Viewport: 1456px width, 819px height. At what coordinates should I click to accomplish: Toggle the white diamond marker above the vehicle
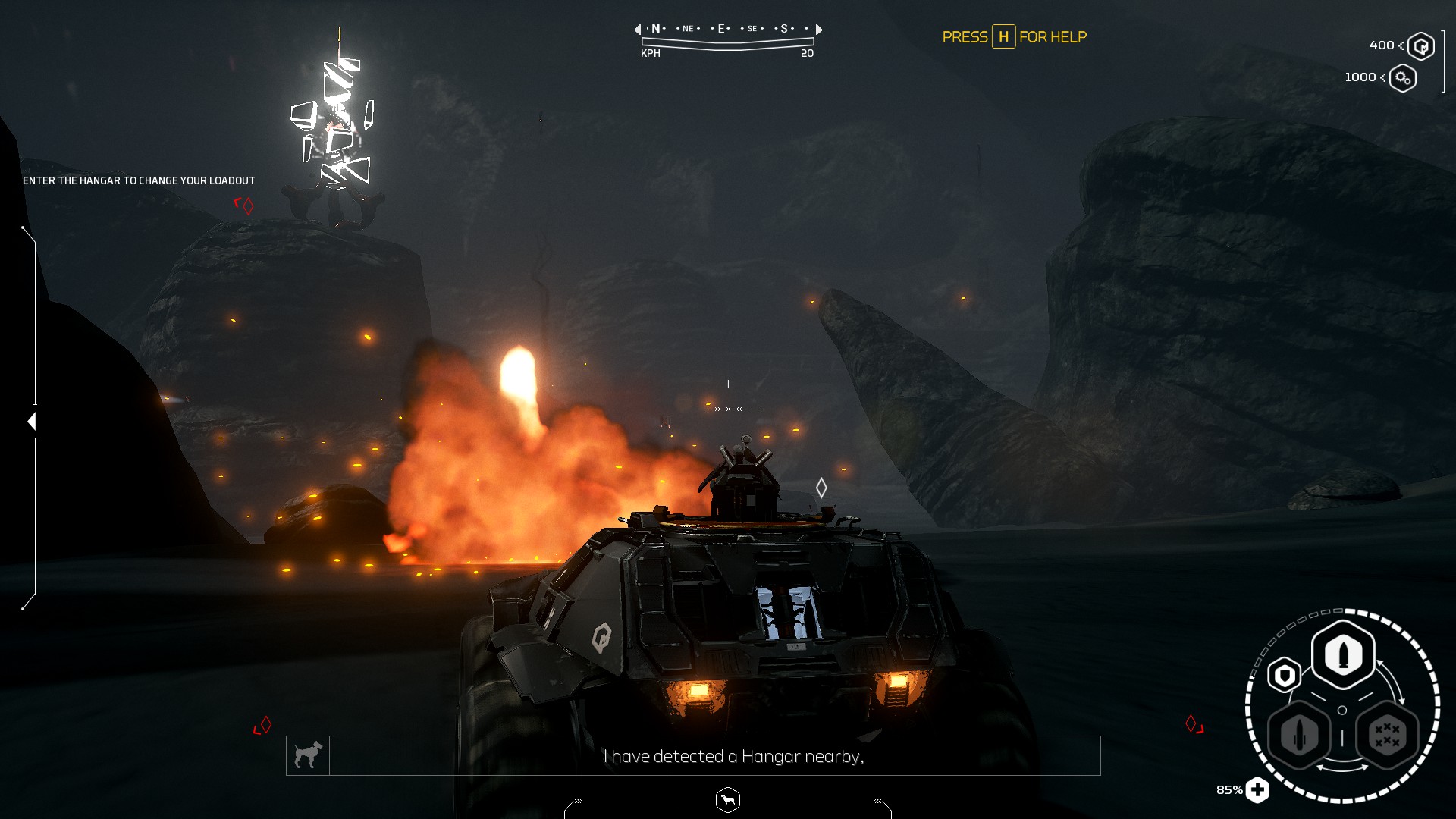click(821, 488)
